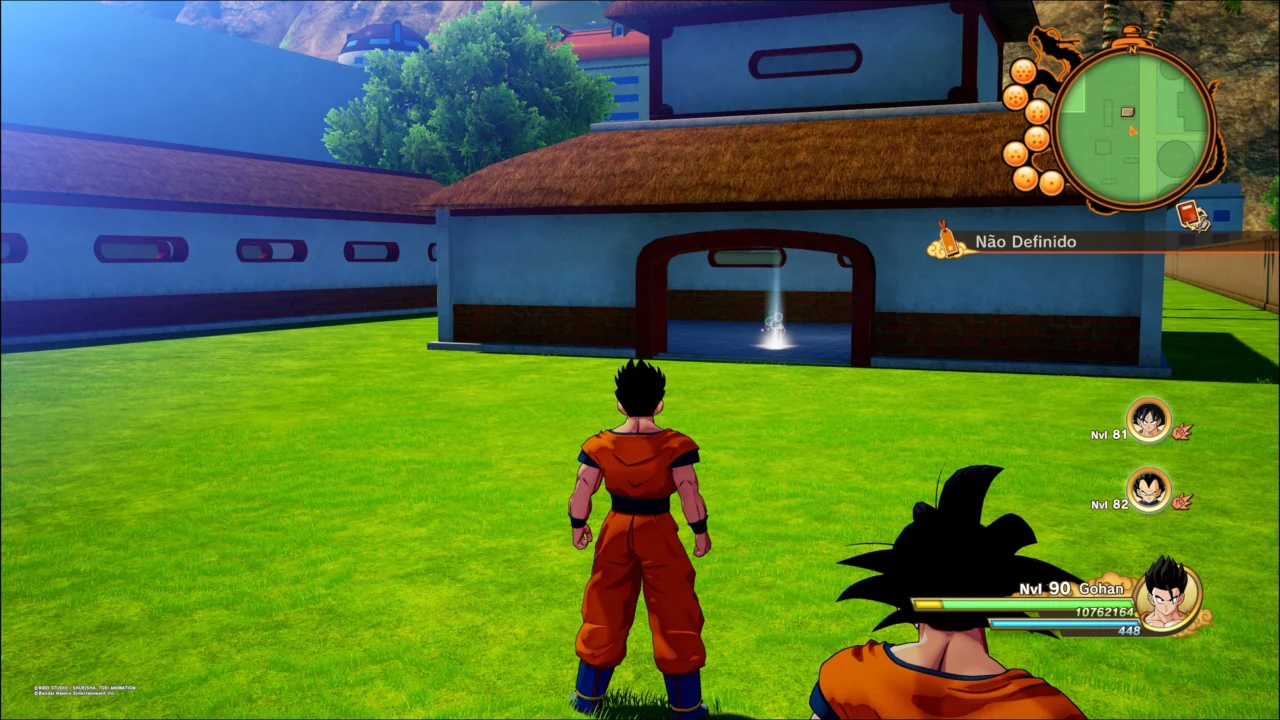Click the orange quest tag icon
Viewport: 1280px width, 720px height.
tap(946, 240)
